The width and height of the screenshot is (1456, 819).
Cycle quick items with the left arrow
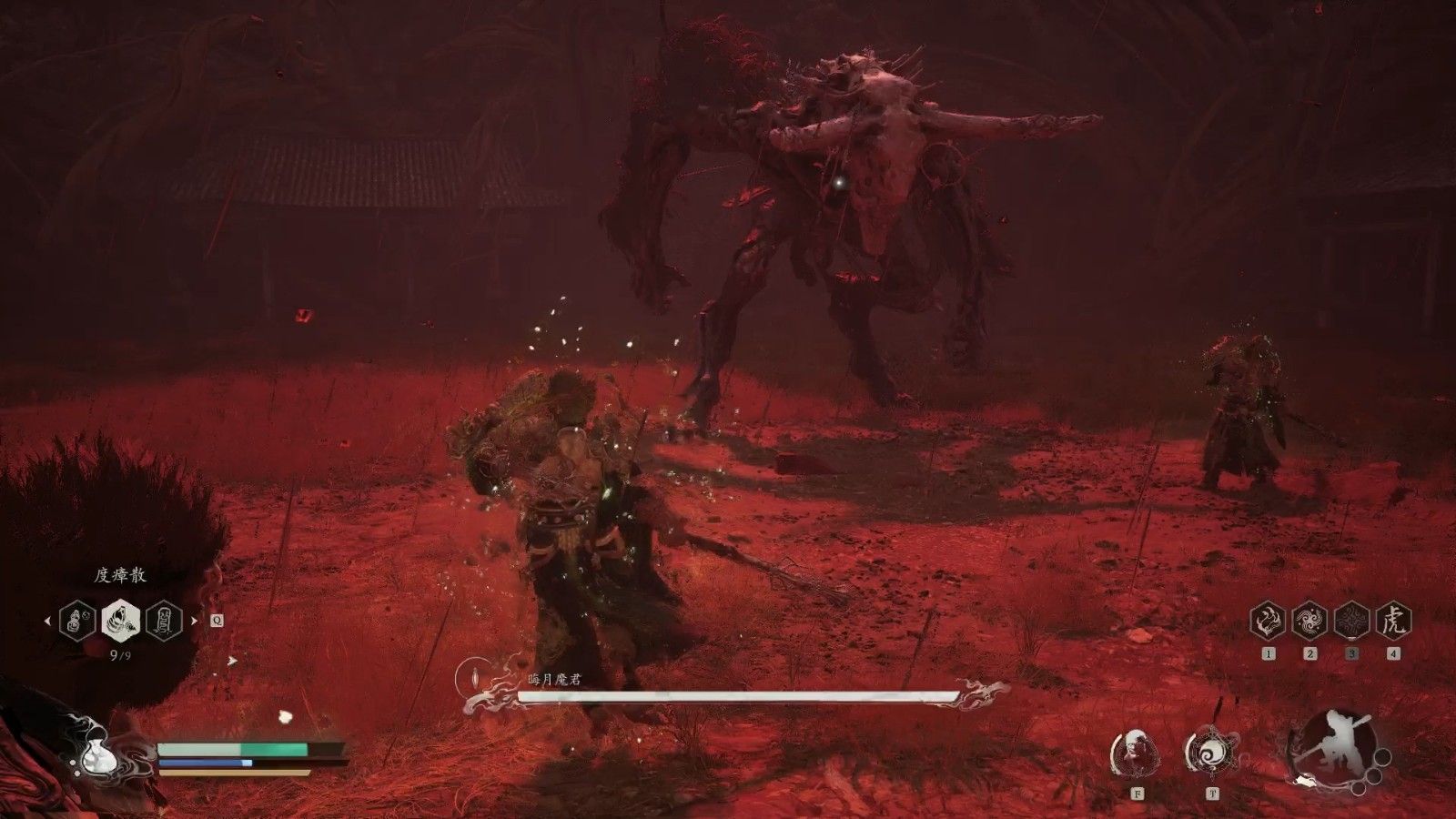[x=48, y=622]
